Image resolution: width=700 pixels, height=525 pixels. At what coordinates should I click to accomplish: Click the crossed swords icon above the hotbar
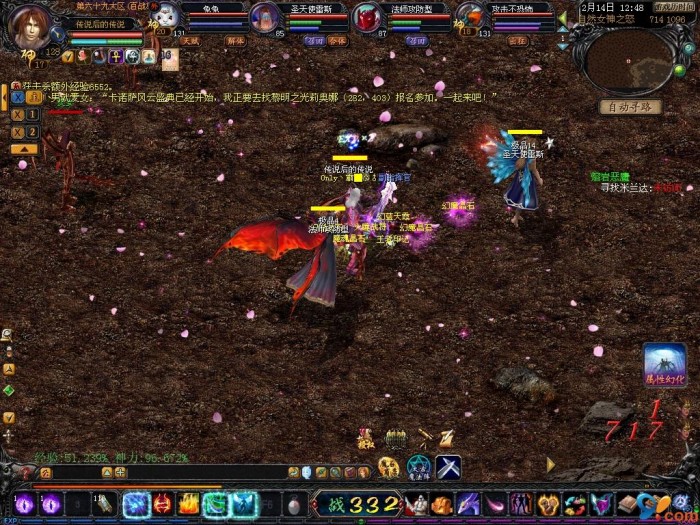point(448,466)
